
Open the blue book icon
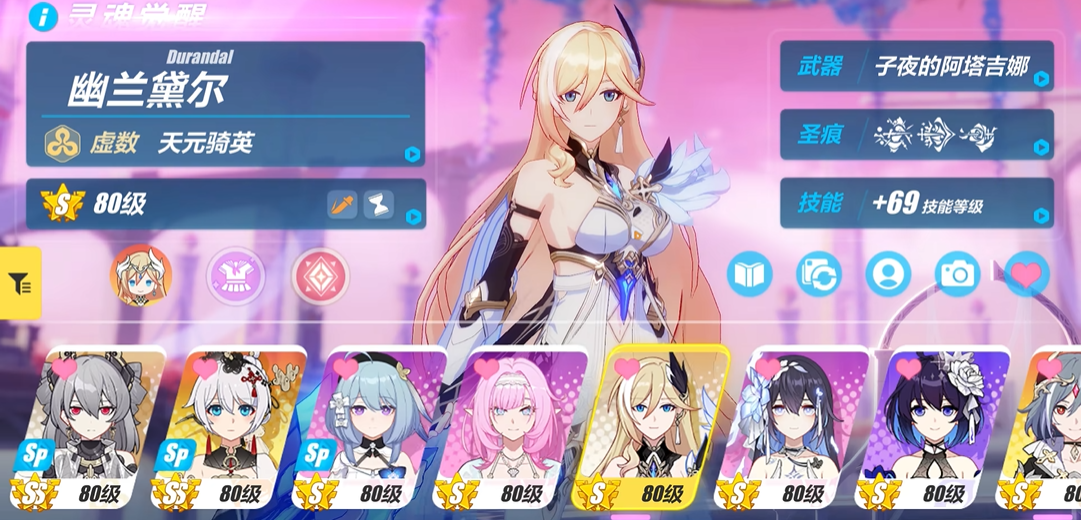point(750,273)
